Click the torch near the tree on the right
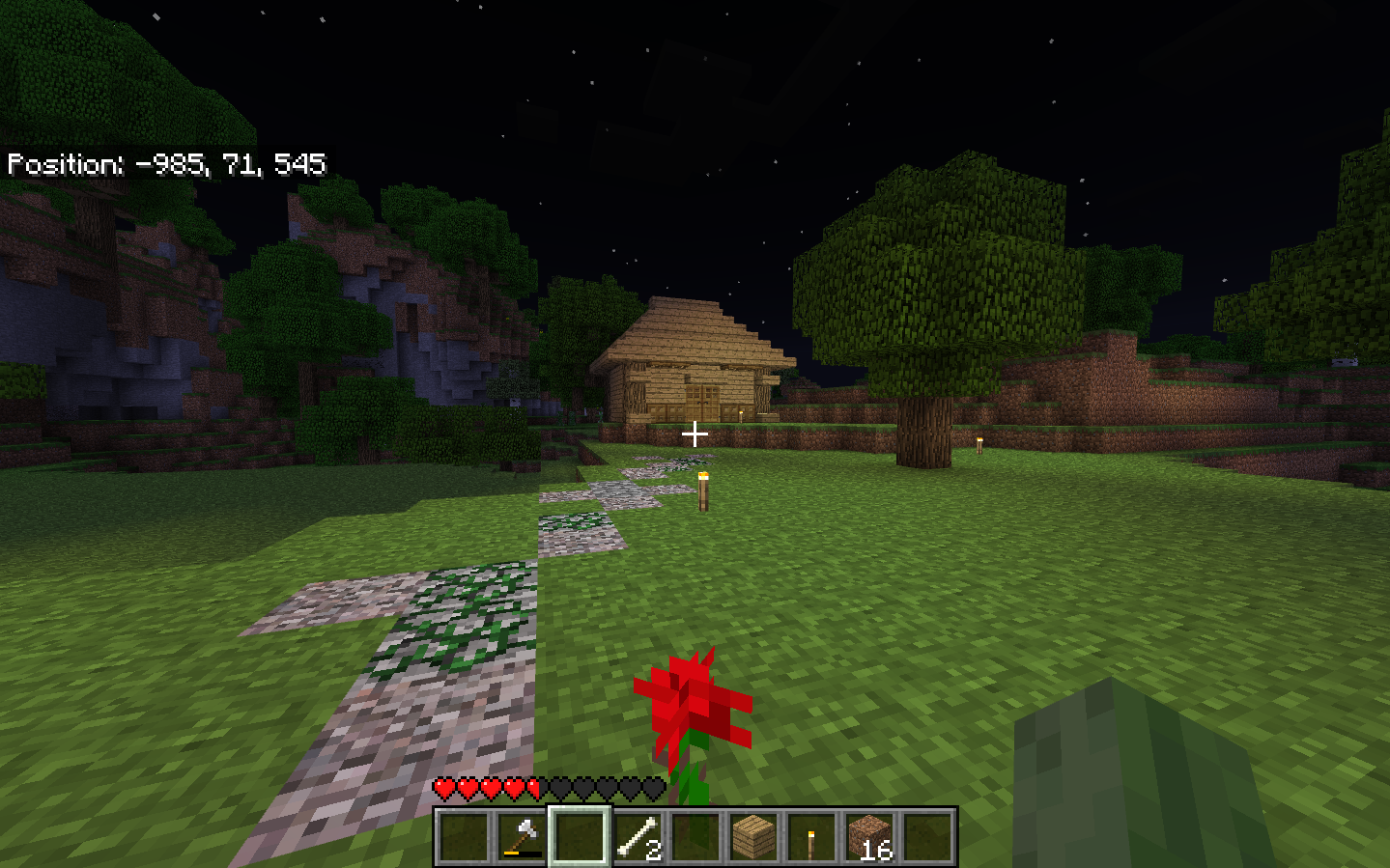Image resolution: width=1390 pixels, height=868 pixels. pos(979,444)
